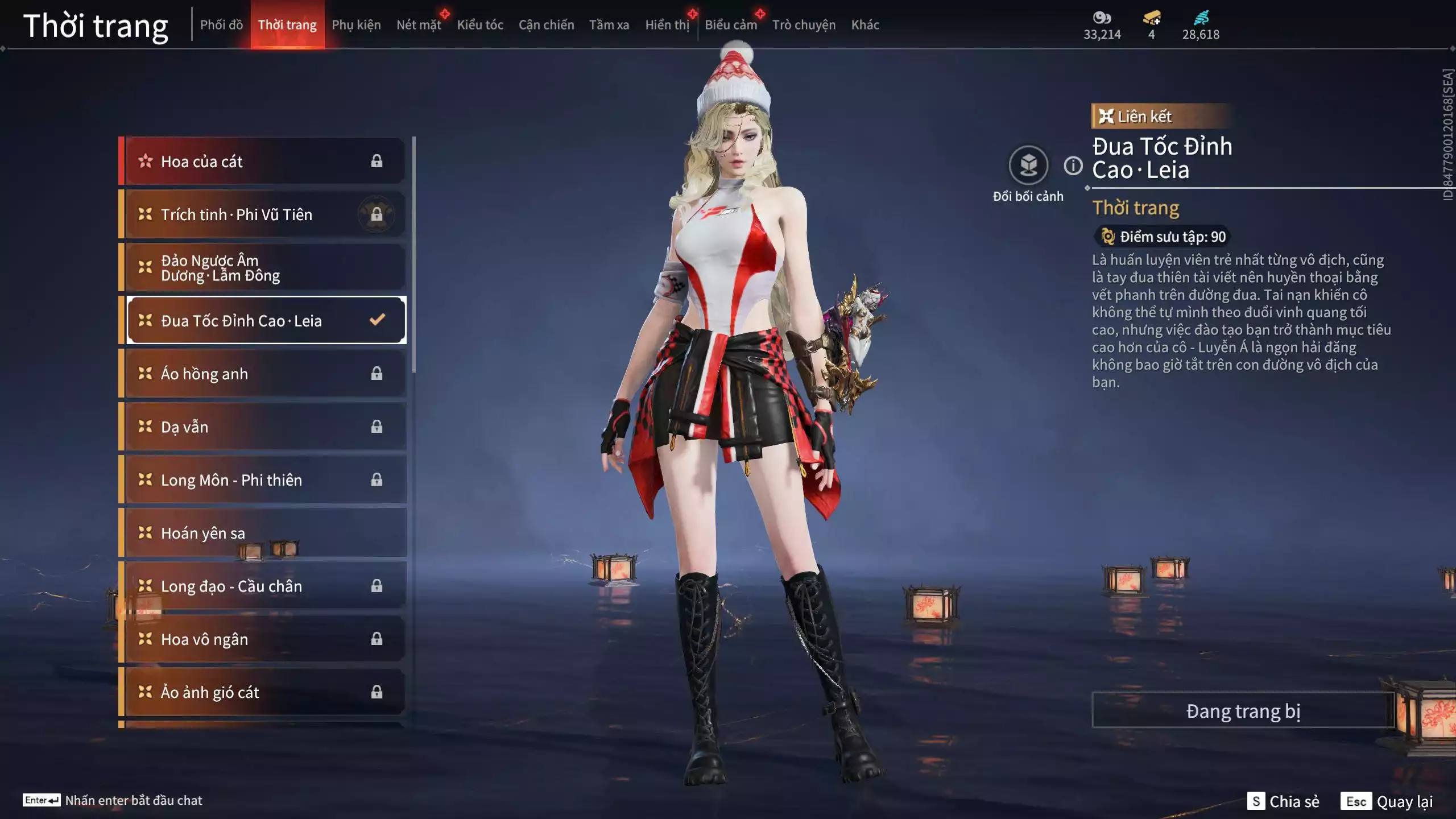Switch to the Tầm xa tab

pyautogui.click(x=609, y=25)
